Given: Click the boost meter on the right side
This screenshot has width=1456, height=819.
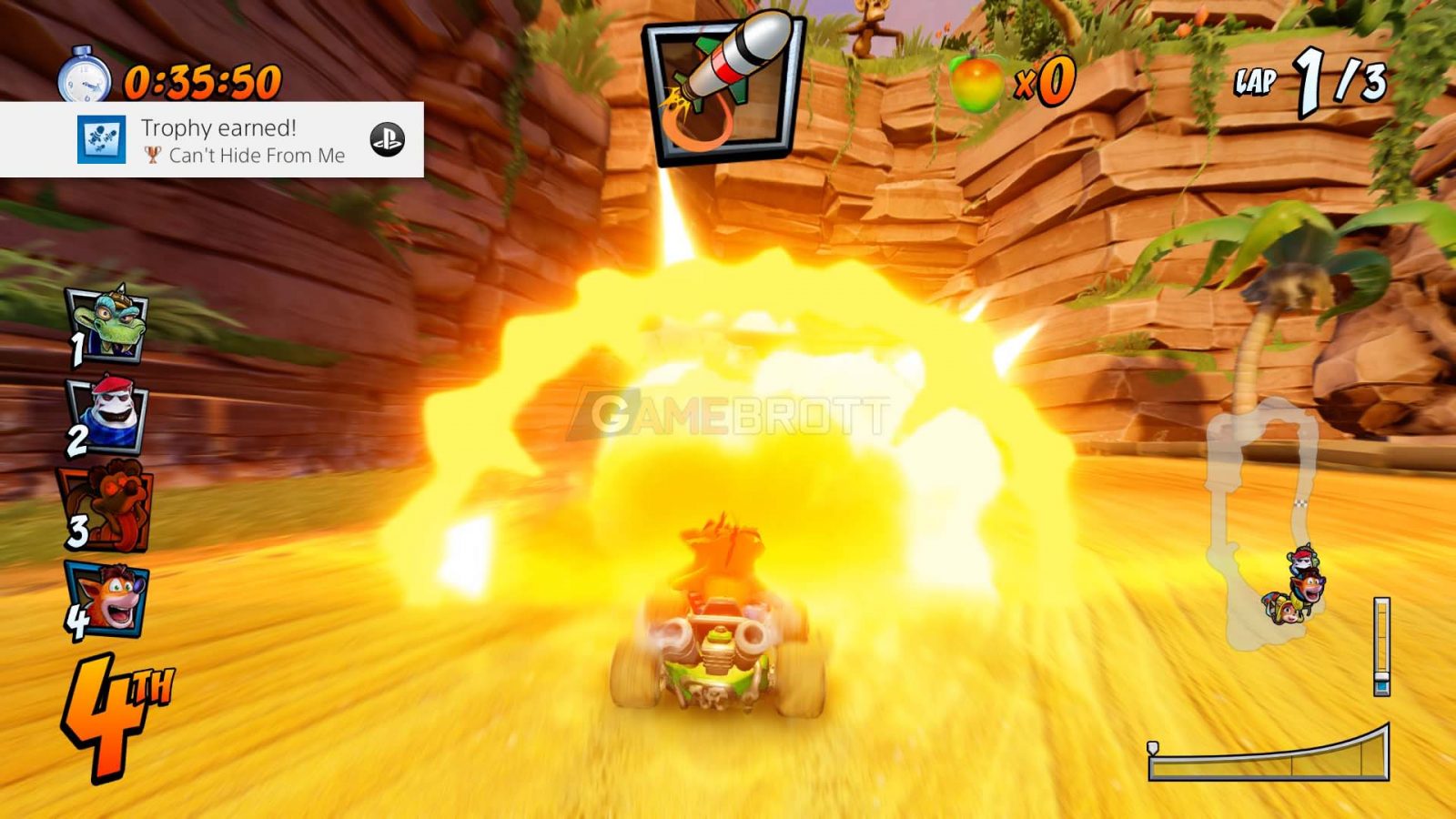Looking at the screenshot, I should 1384,646.
